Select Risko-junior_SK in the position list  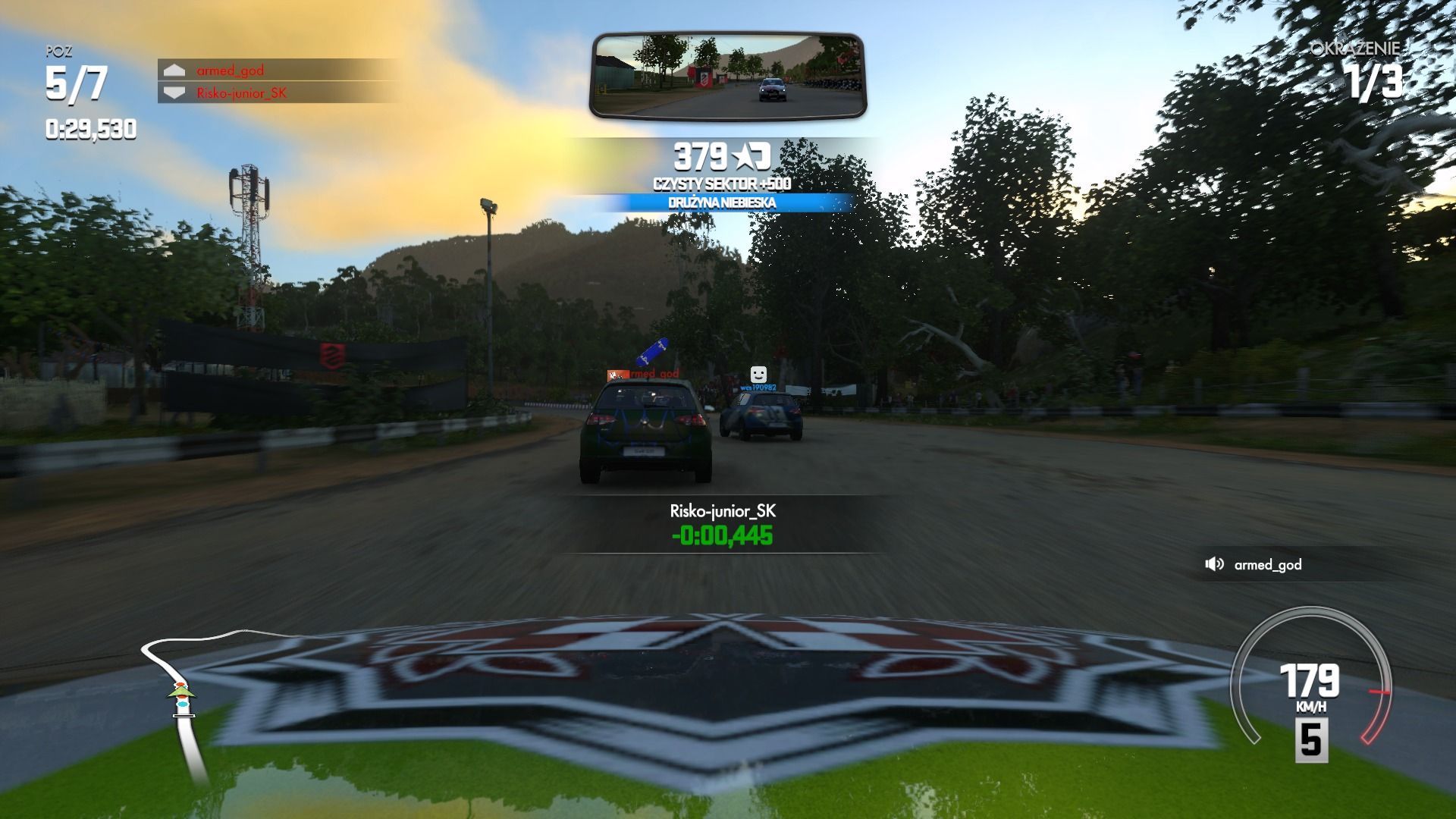241,93
